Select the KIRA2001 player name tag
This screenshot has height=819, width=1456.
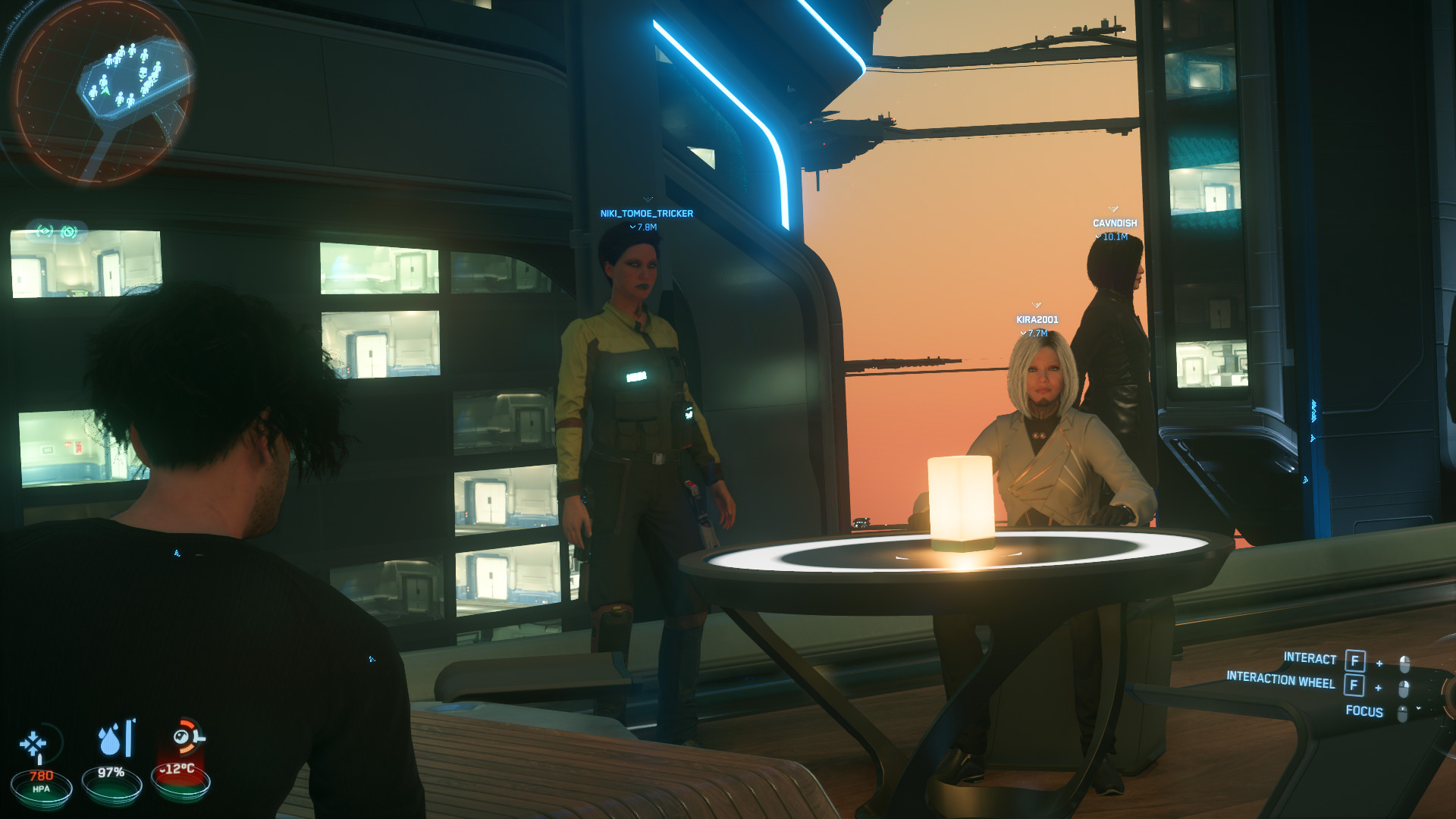point(1037,320)
